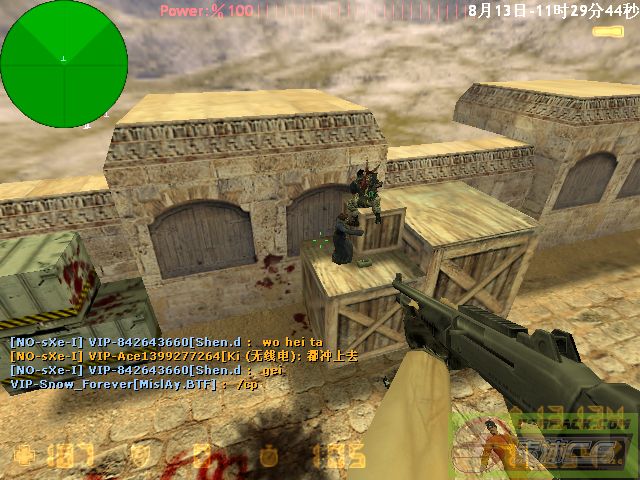Viewport: 640px width, 480px height.
Task: Click the round timer stopwatch icon
Action: click(268, 456)
